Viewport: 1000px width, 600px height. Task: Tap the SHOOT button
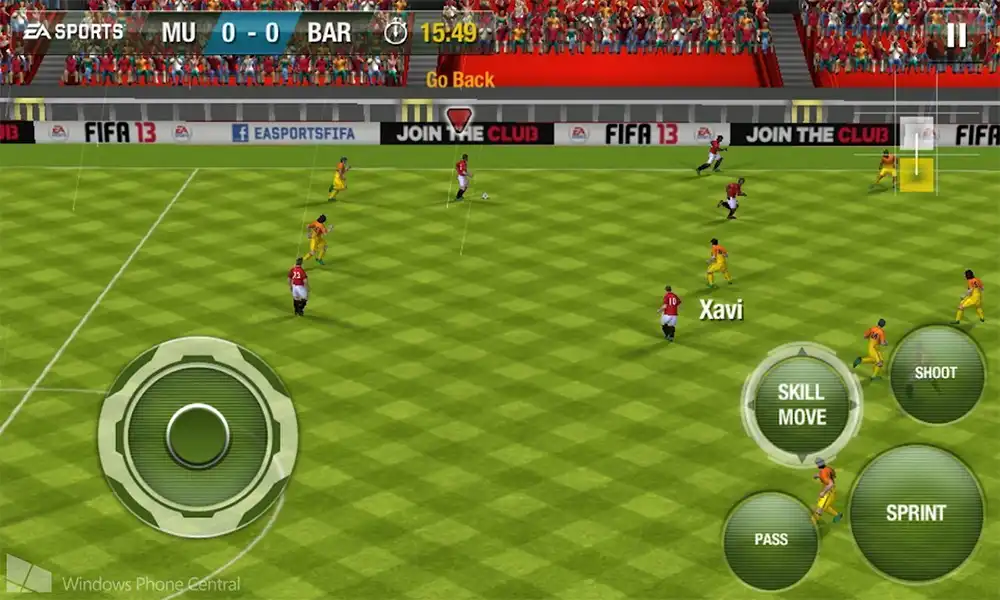tap(936, 373)
